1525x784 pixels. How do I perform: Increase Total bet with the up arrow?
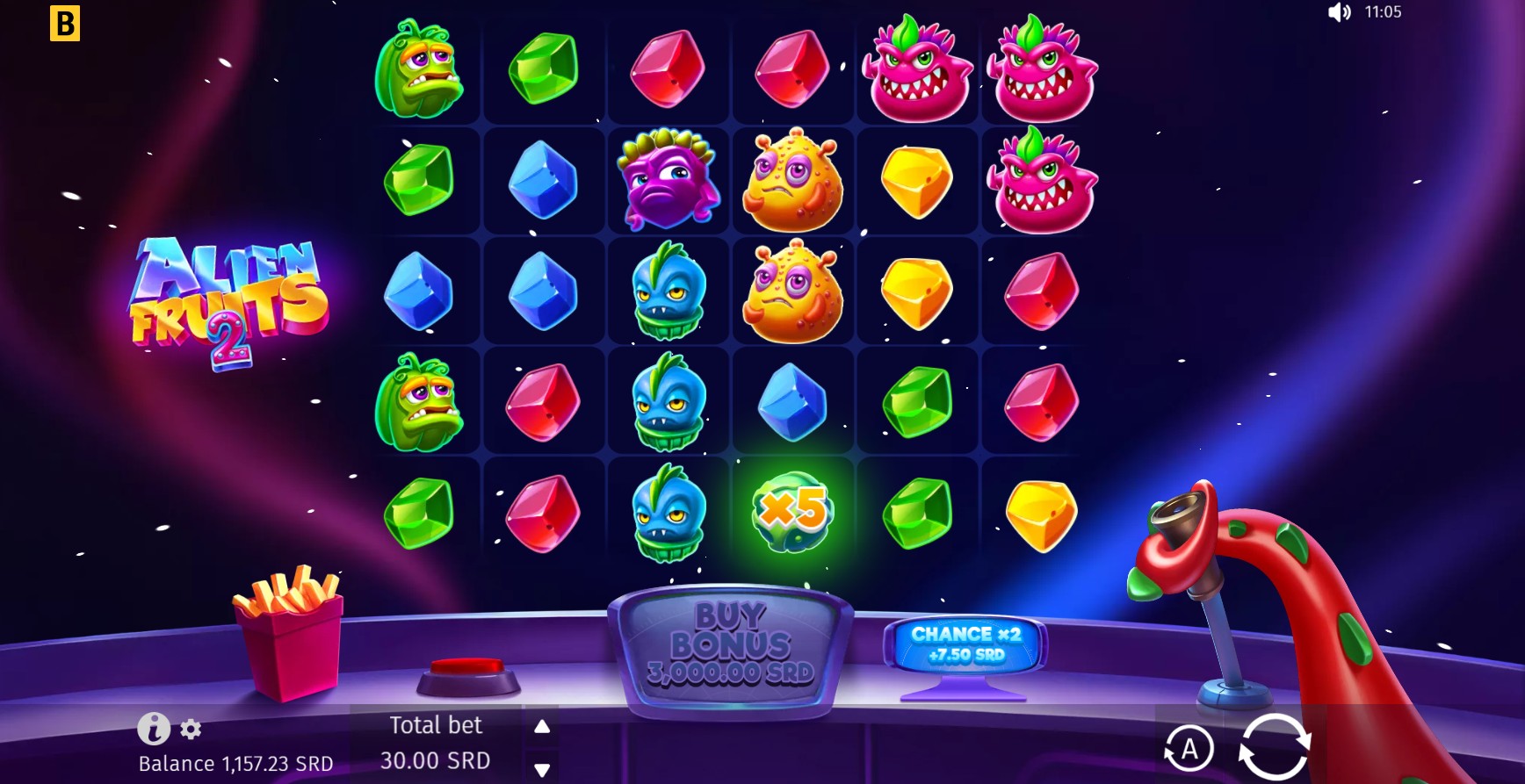coord(541,726)
